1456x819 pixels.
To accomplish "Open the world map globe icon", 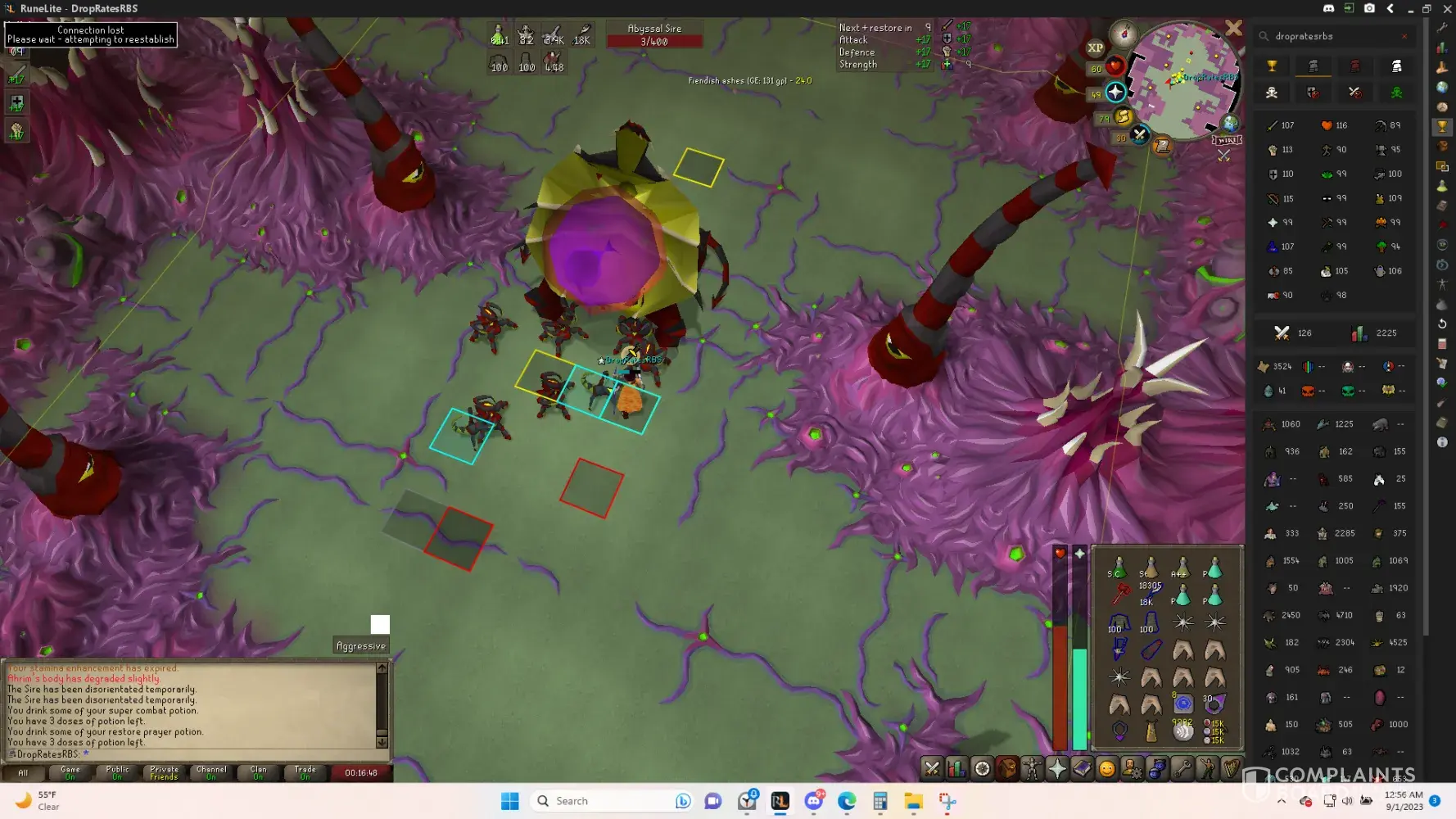I will click(x=1230, y=124).
